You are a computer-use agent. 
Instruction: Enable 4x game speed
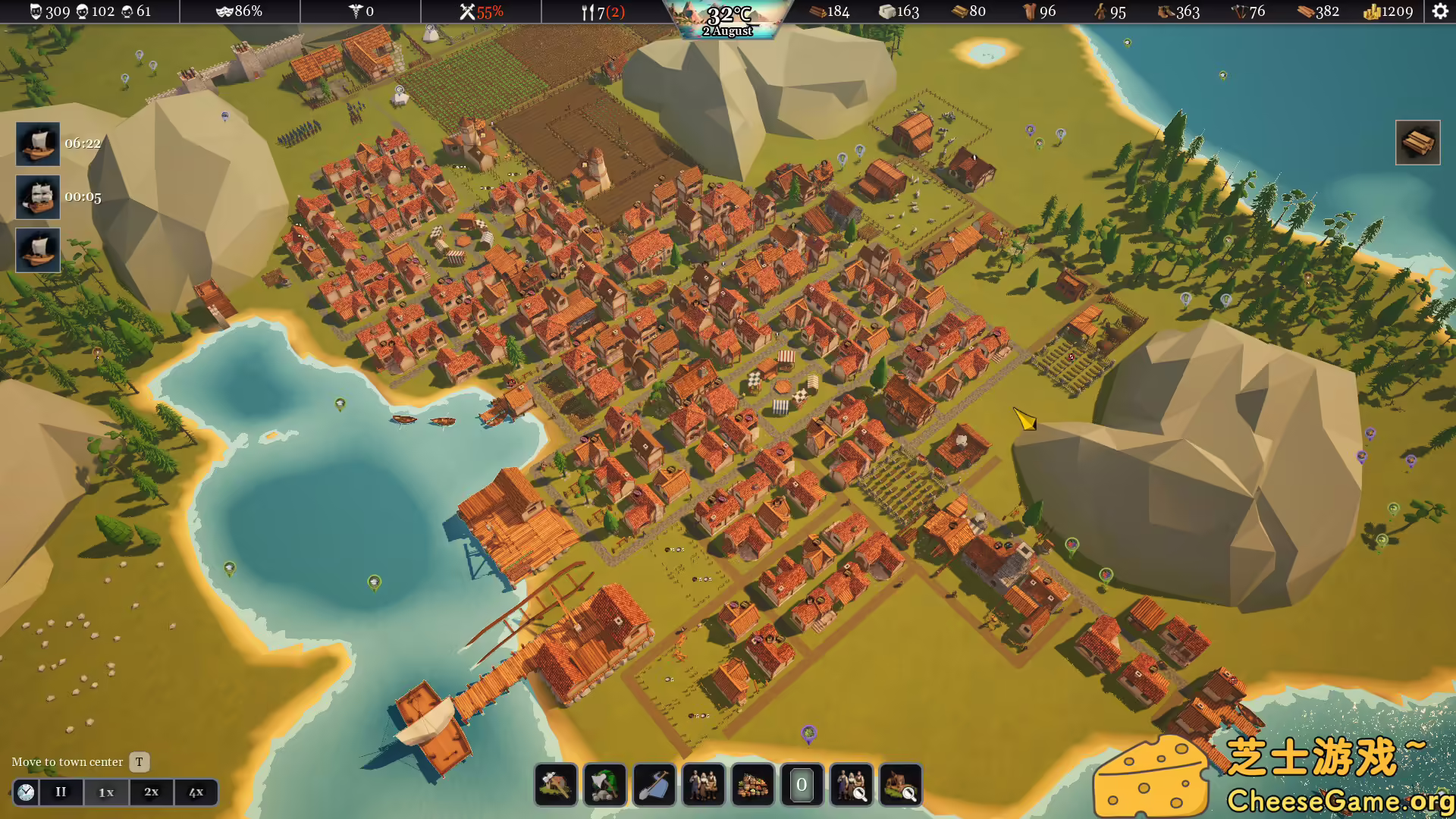point(196,792)
